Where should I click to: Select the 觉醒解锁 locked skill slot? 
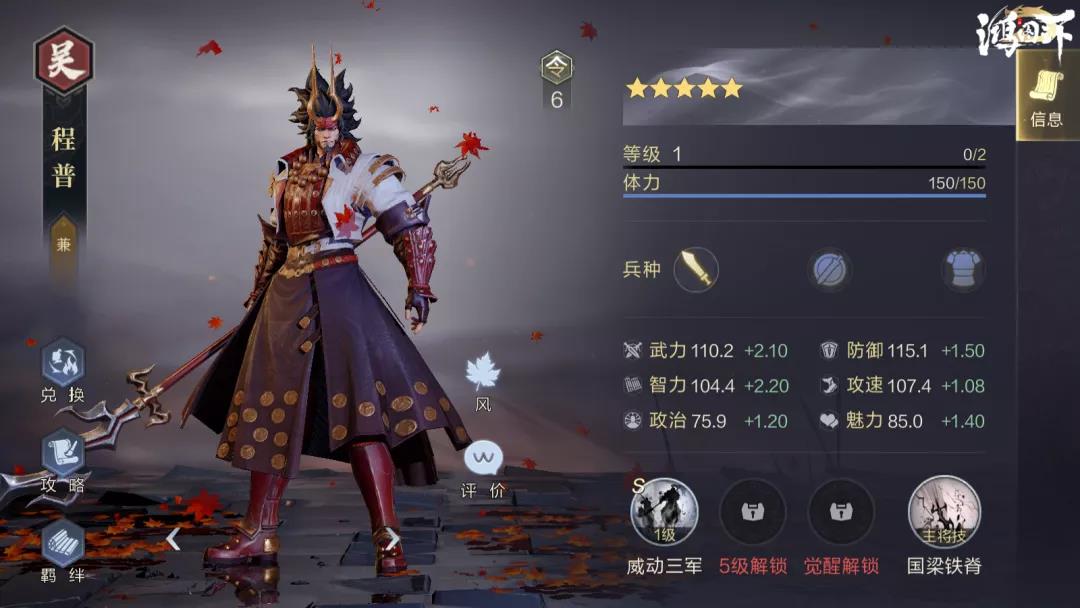click(841, 512)
